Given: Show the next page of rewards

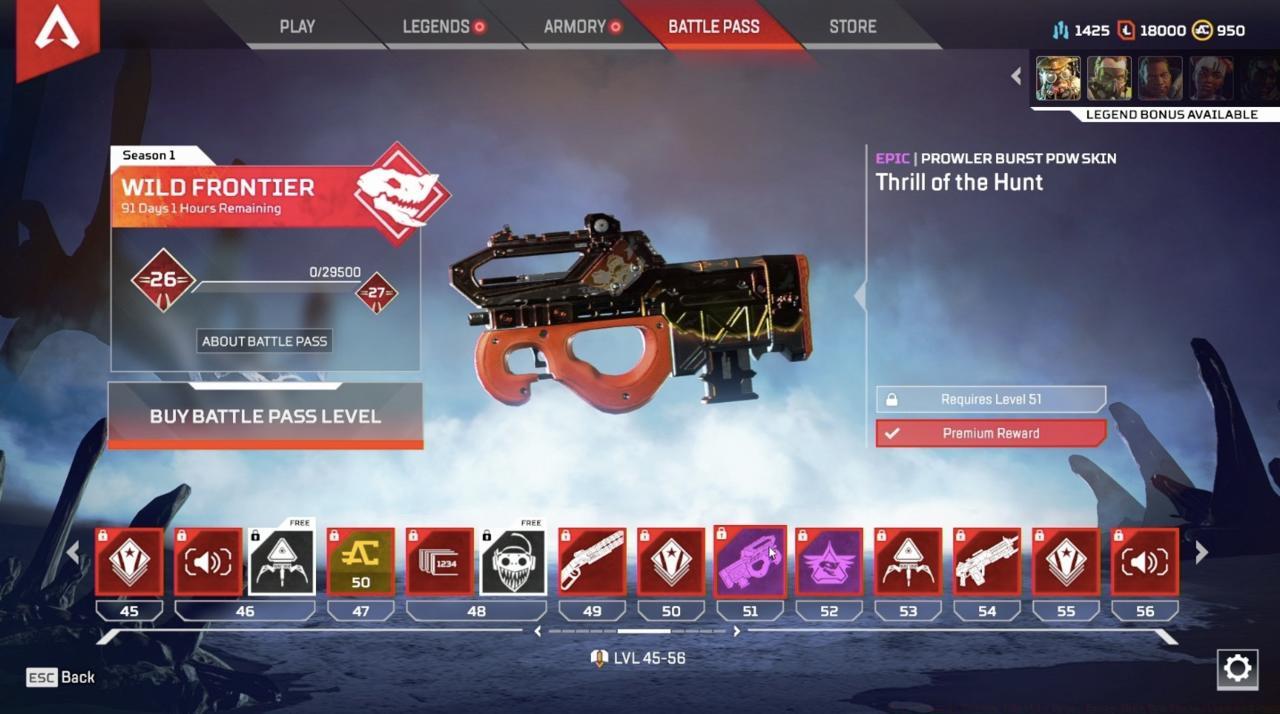Looking at the screenshot, I should [1202, 551].
